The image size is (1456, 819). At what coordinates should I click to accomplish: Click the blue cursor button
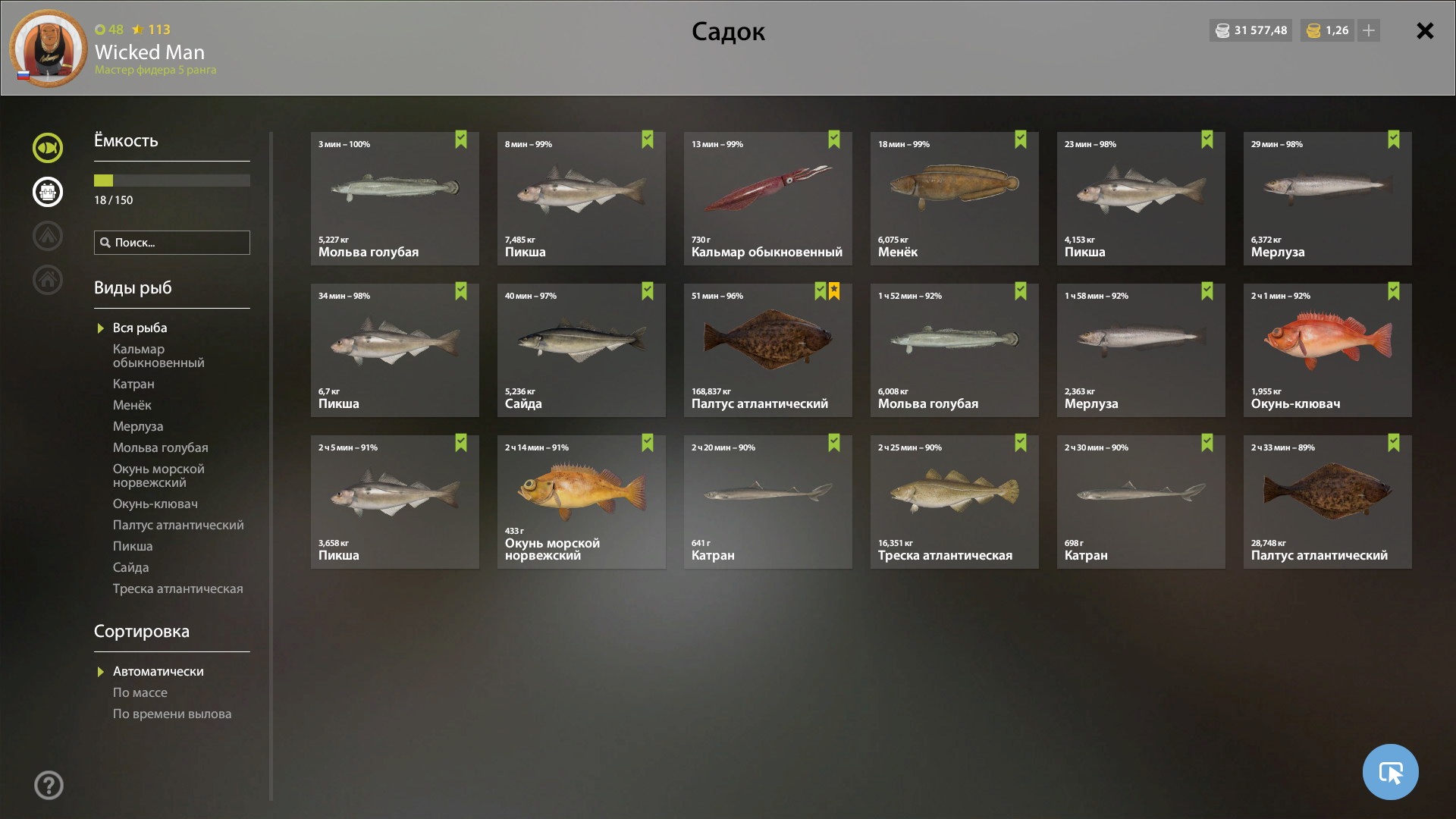pos(1390,772)
